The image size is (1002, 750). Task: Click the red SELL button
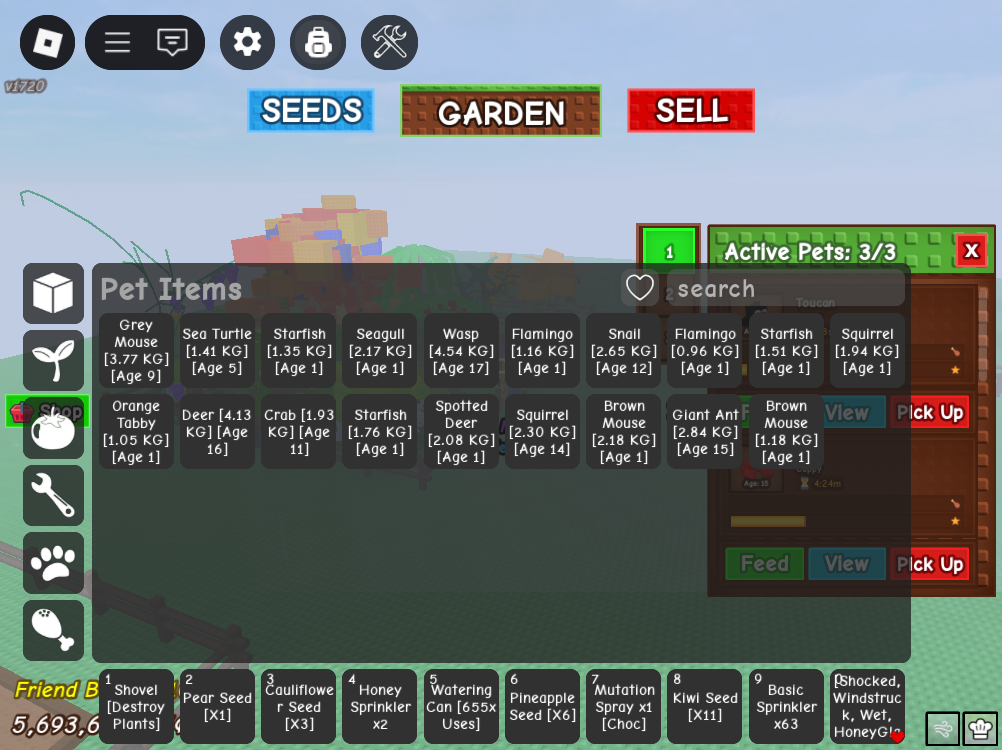(691, 111)
